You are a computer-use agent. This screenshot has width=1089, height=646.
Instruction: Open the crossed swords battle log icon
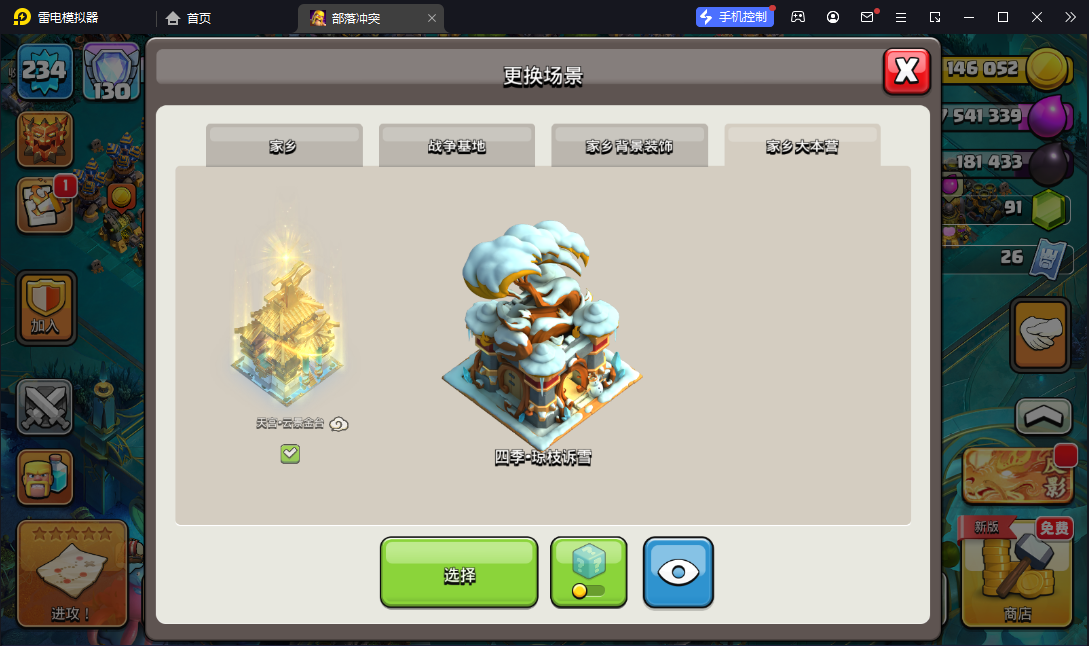click(x=45, y=407)
